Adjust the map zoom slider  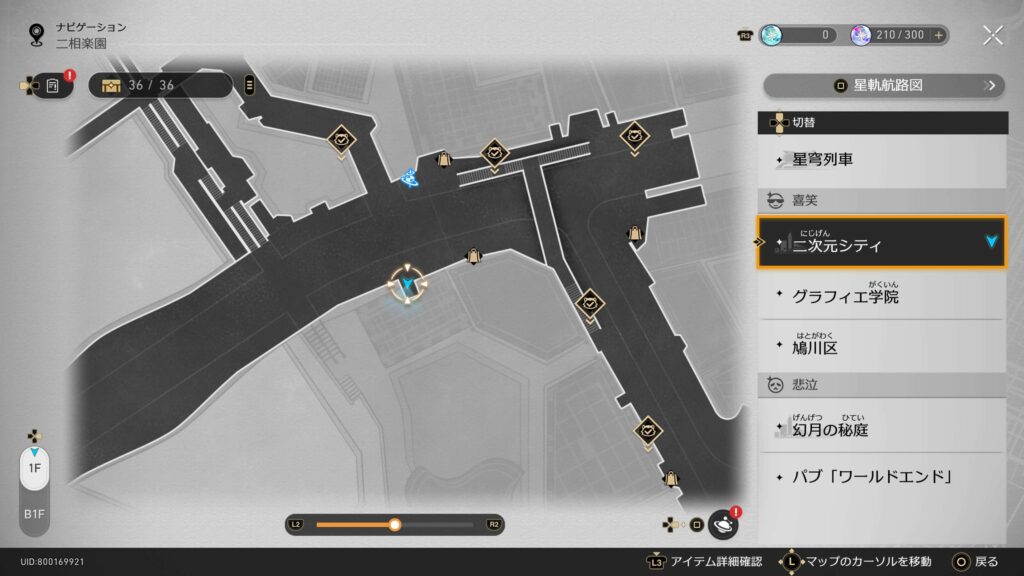click(395, 524)
